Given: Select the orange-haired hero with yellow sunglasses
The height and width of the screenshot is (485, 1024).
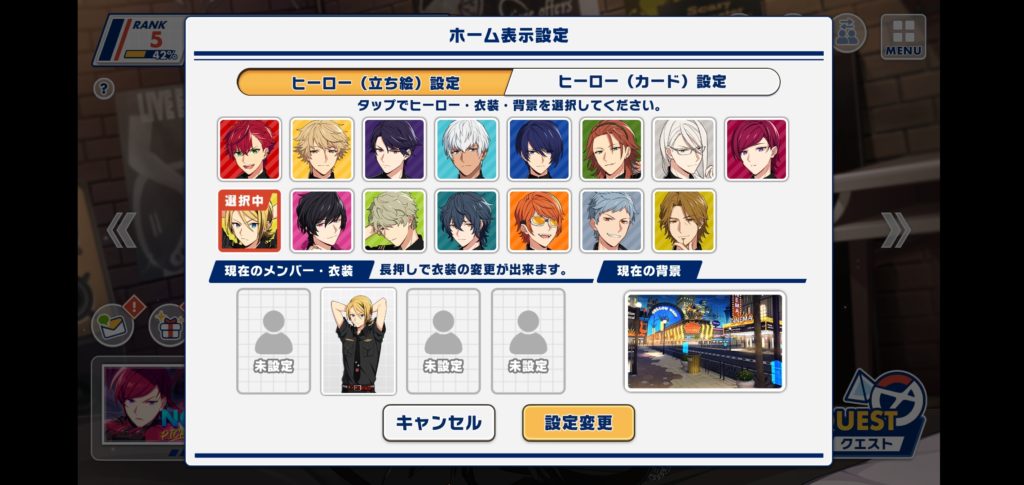Looking at the screenshot, I should point(539,220).
